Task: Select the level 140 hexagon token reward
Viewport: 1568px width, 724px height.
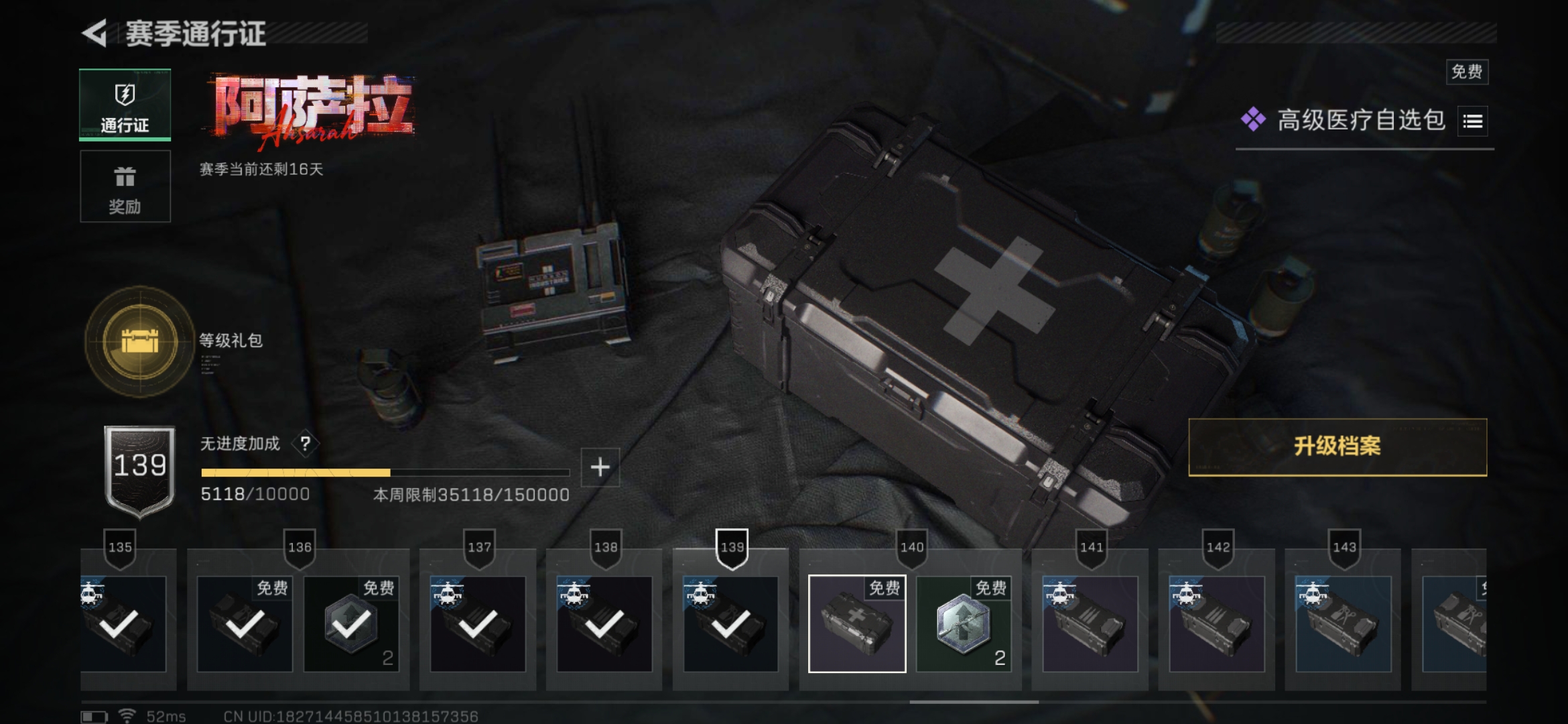Action: pos(964,624)
